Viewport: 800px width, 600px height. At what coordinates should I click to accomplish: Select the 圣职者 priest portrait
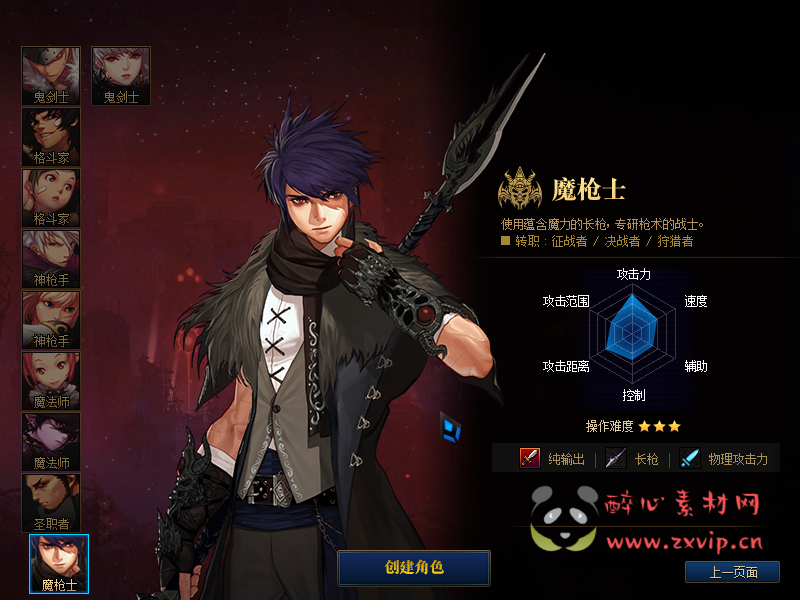point(51,503)
